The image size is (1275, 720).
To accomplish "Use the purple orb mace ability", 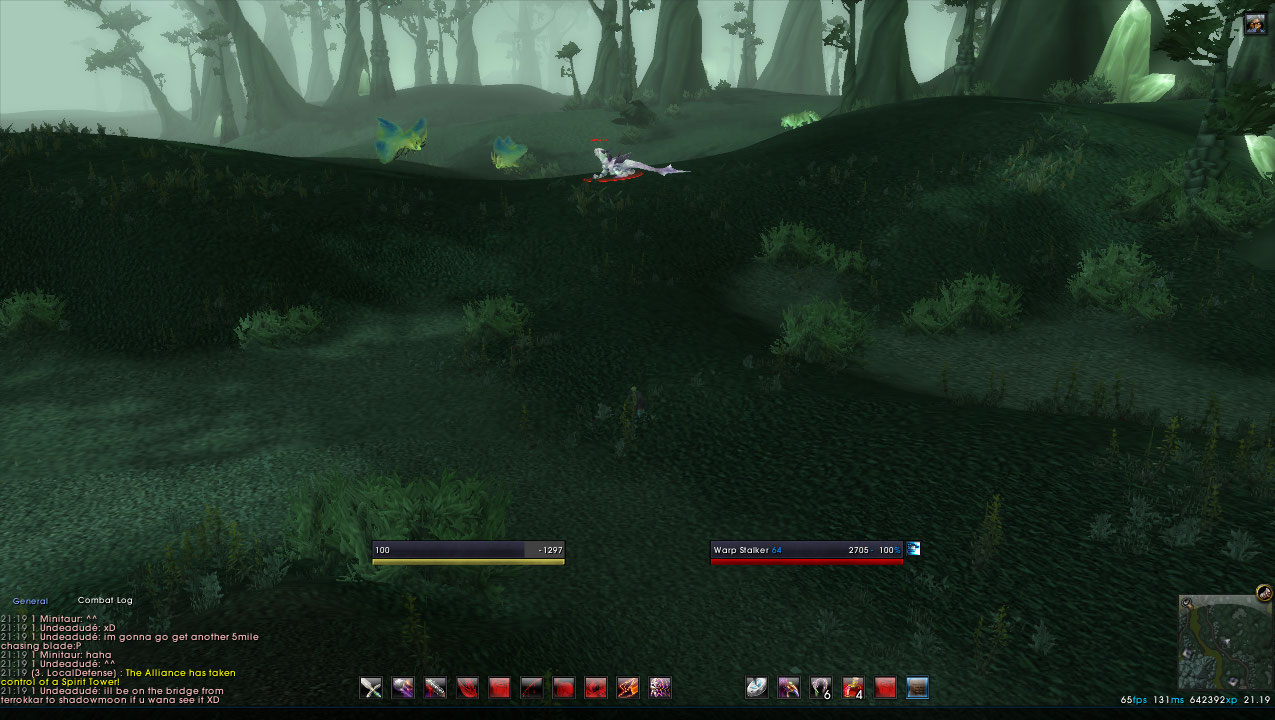I will pos(404,687).
